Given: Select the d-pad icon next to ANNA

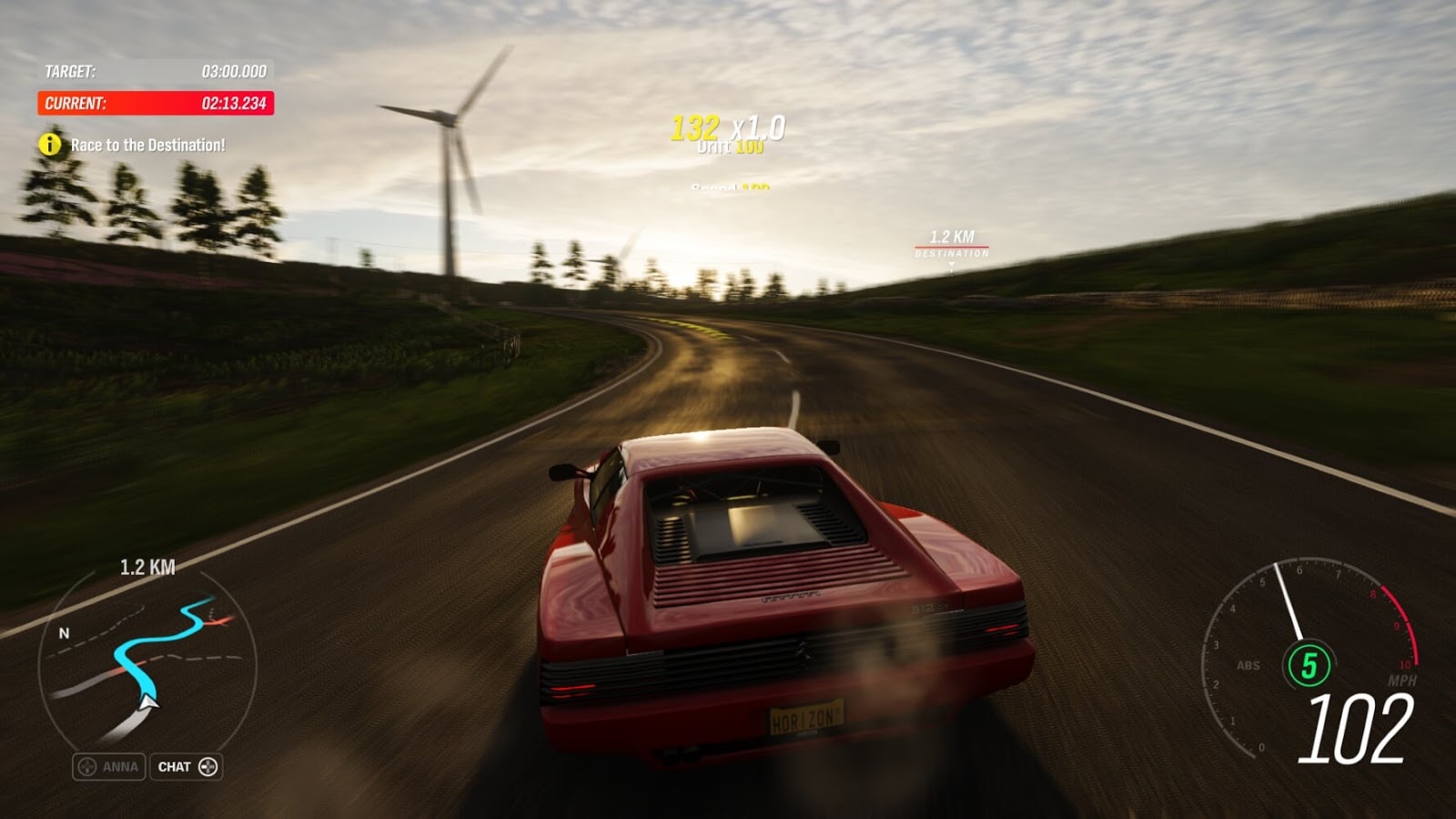Looking at the screenshot, I should pyautogui.click(x=86, y=765).
